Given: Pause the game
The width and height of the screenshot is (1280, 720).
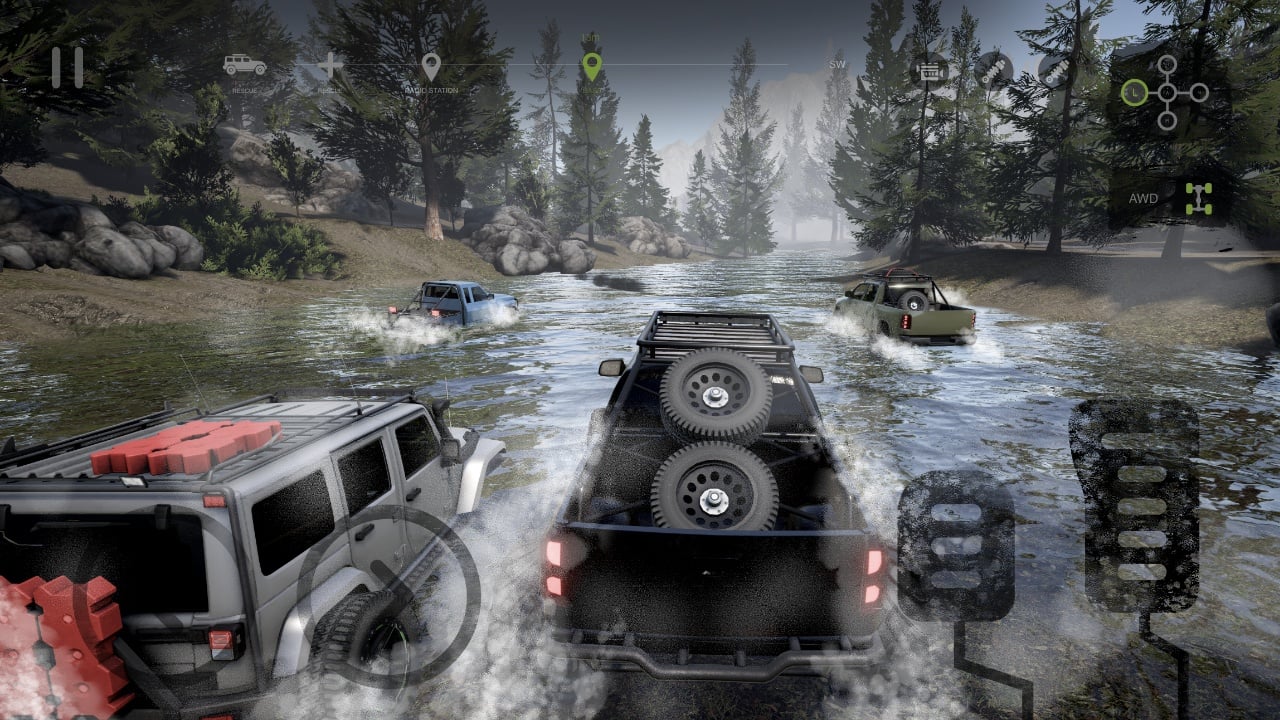Looking at the screenshot, I should (x=68, y=68).
